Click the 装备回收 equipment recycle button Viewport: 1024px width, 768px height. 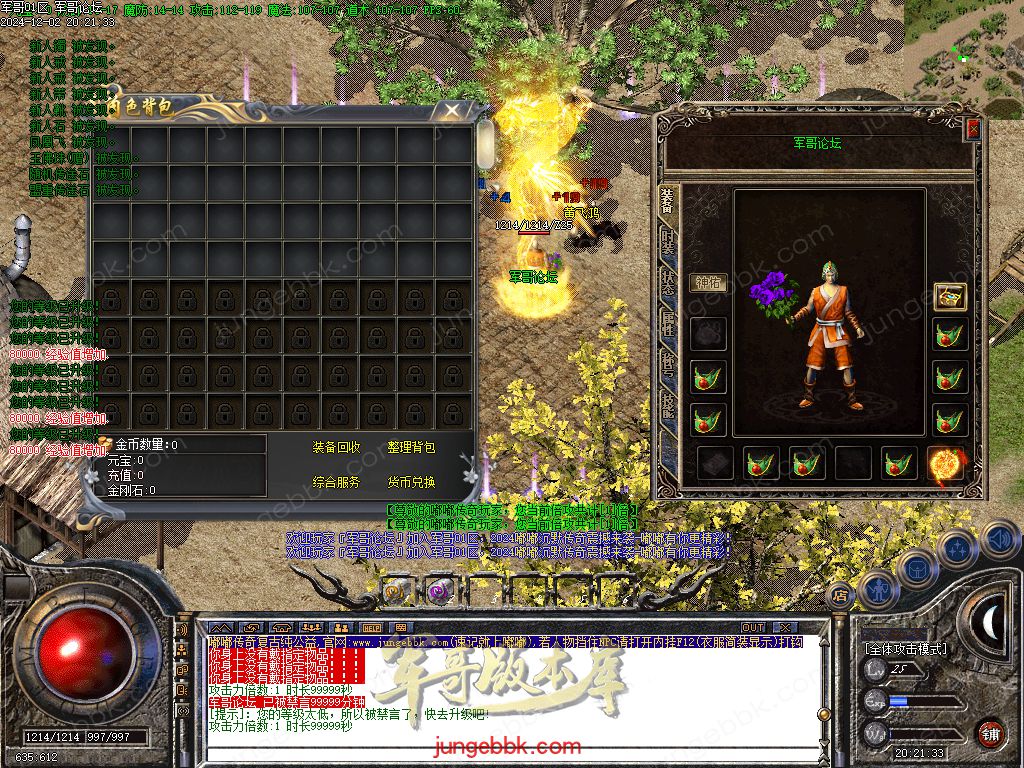[337, 448]
